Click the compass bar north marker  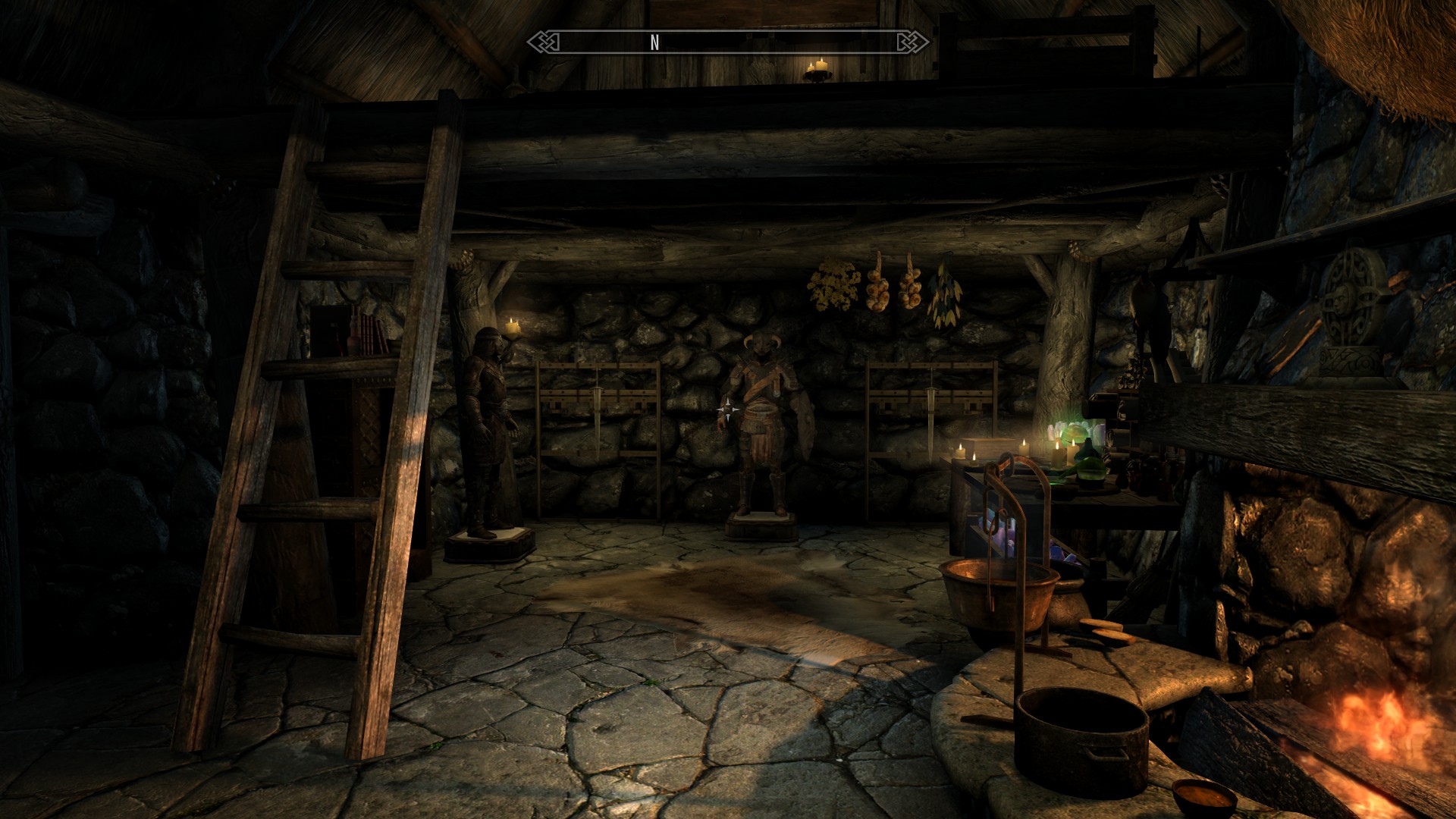[654, 42]
